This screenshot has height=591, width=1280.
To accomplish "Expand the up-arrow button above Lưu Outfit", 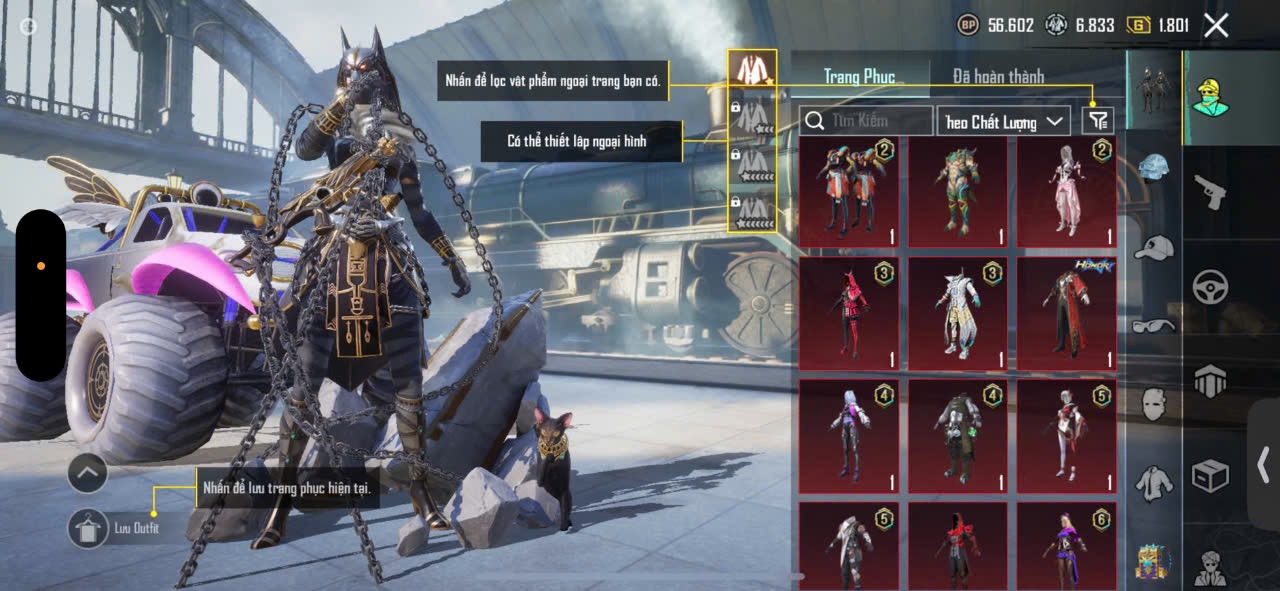I will click(88, 473).
